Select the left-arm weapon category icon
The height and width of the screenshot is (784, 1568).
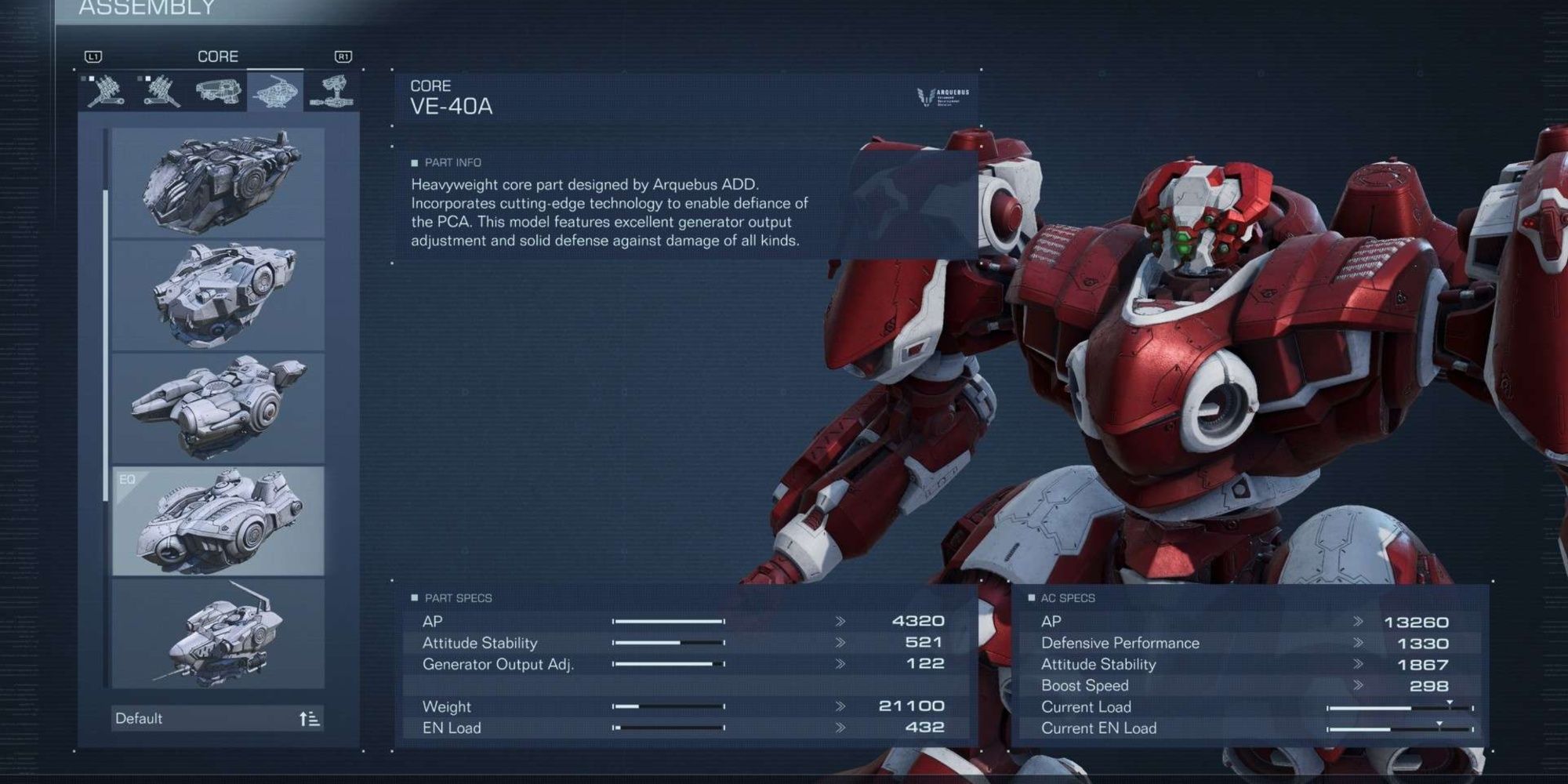pos(163,90)
